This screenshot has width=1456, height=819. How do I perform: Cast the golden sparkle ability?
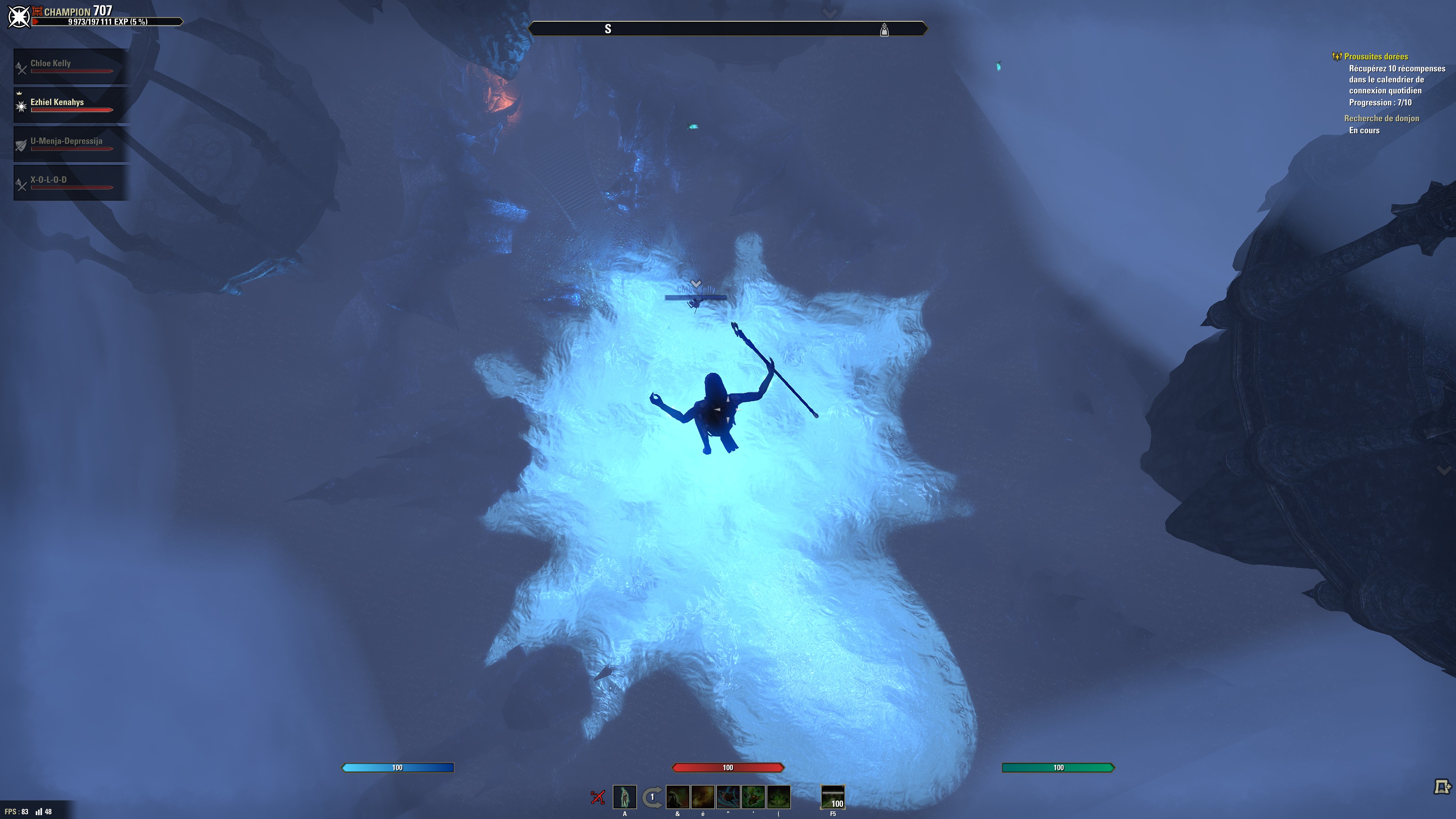point(703,797)
